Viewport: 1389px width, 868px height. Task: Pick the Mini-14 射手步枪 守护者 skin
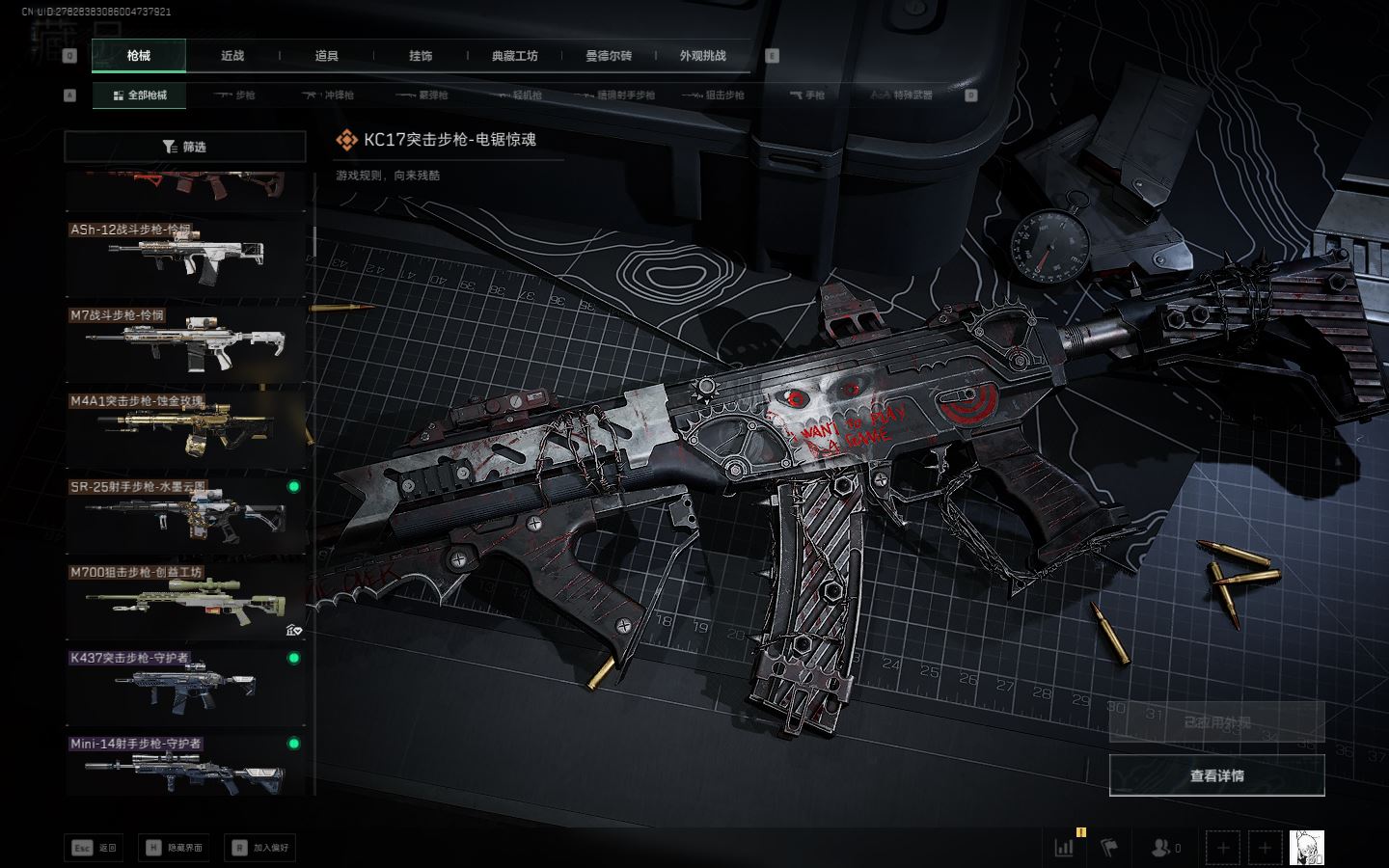click(x=185, y=768)
